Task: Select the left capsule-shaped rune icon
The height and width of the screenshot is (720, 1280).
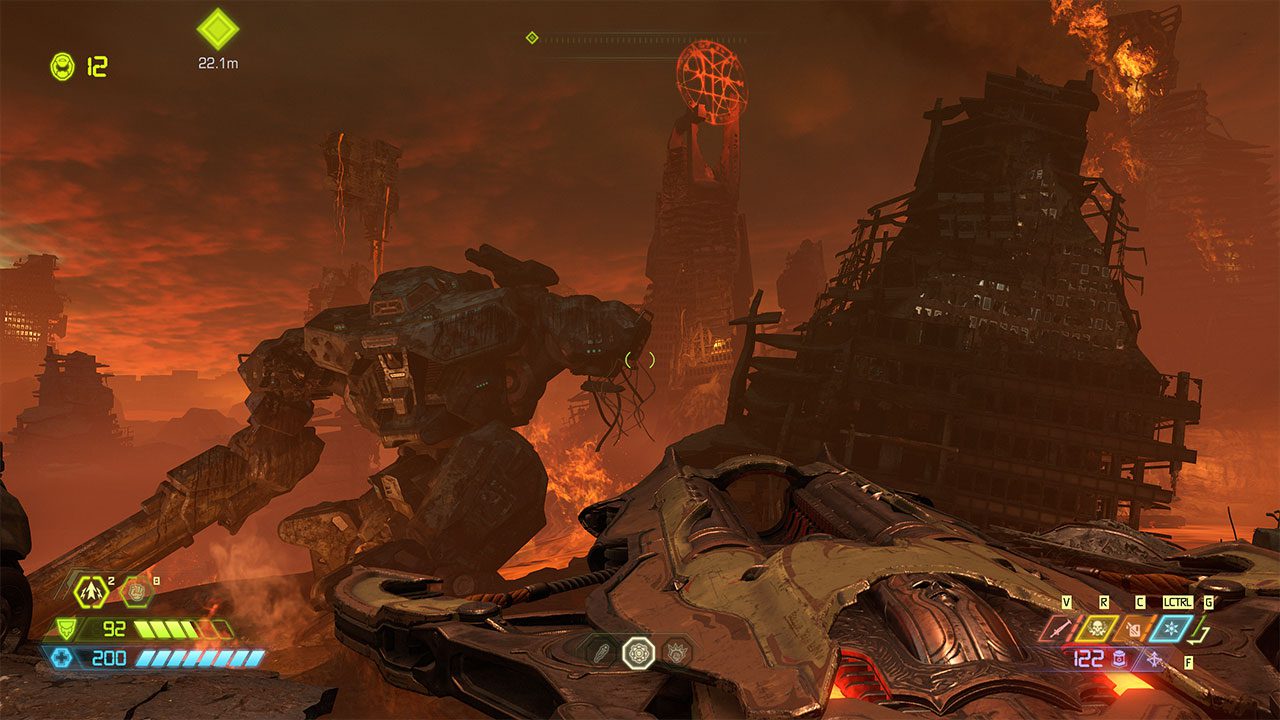Action: [600, 652]
